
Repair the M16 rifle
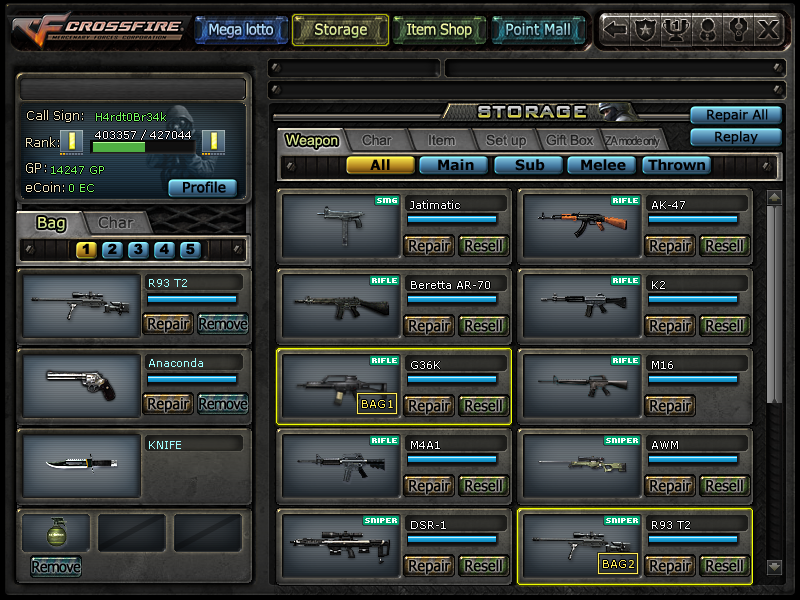(x=670, y=406)
